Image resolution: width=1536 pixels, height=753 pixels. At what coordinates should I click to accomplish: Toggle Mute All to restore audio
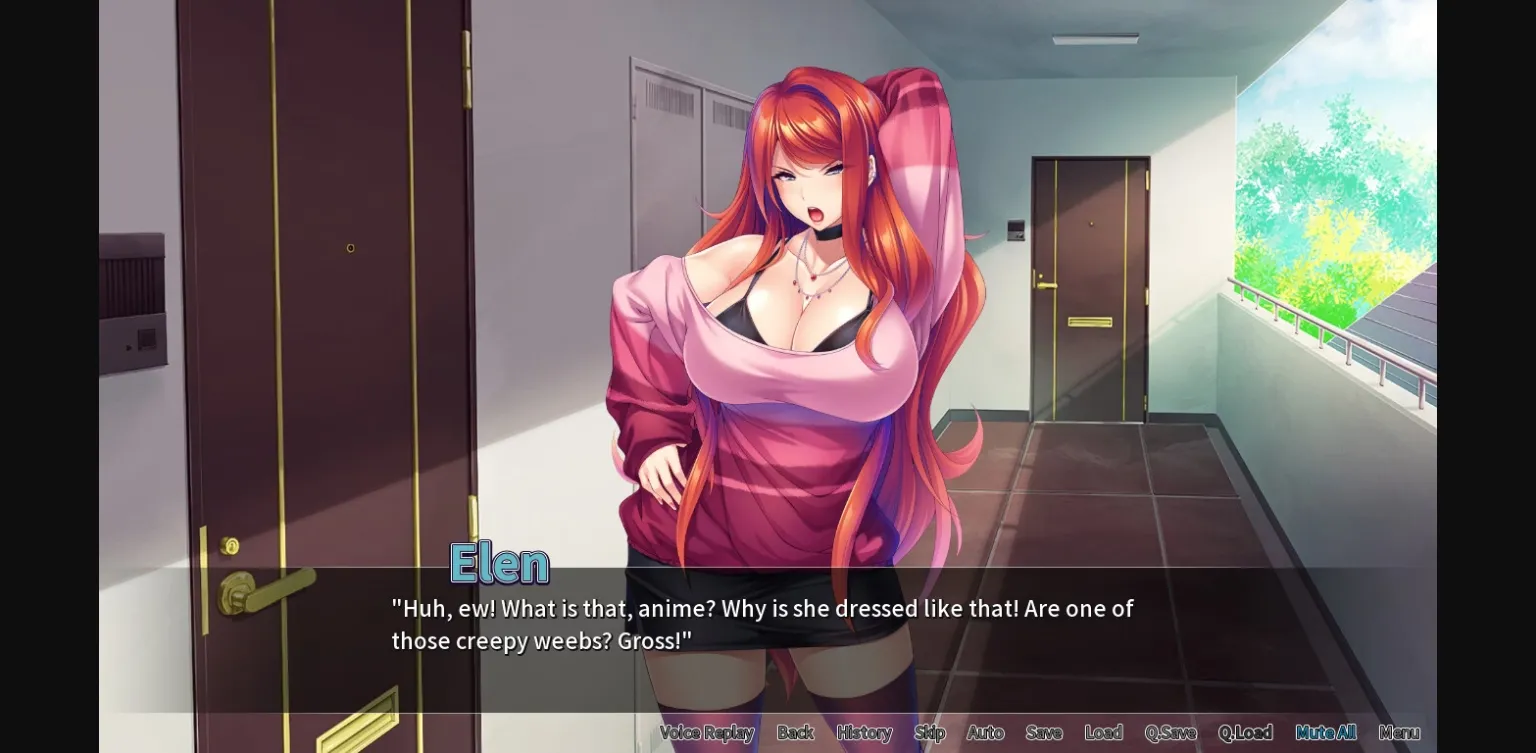[x=1326, y=732]
